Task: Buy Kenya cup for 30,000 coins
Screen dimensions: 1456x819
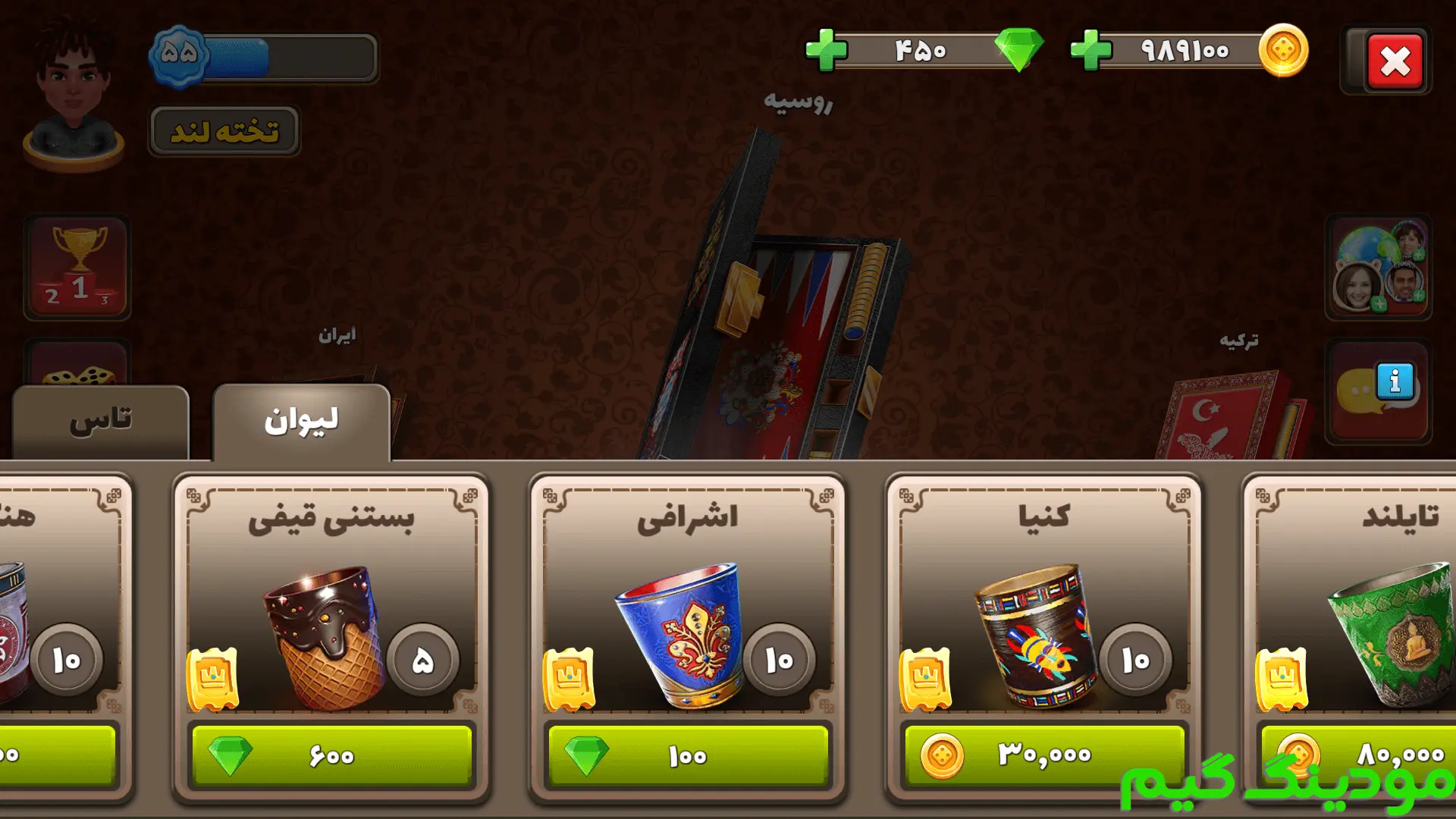Action: point(1044,755)
